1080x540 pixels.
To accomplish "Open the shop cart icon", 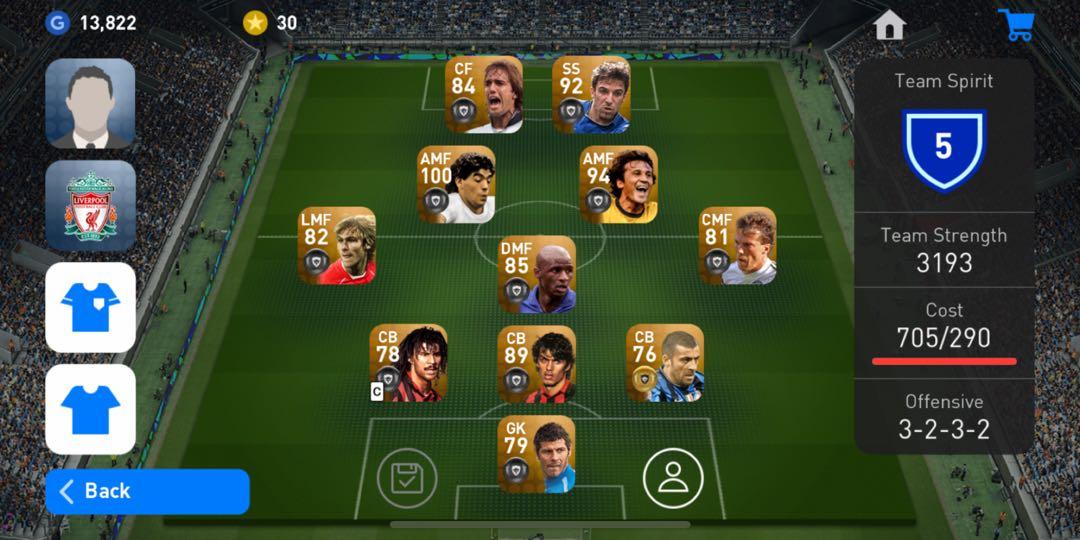I will 1017,25.
